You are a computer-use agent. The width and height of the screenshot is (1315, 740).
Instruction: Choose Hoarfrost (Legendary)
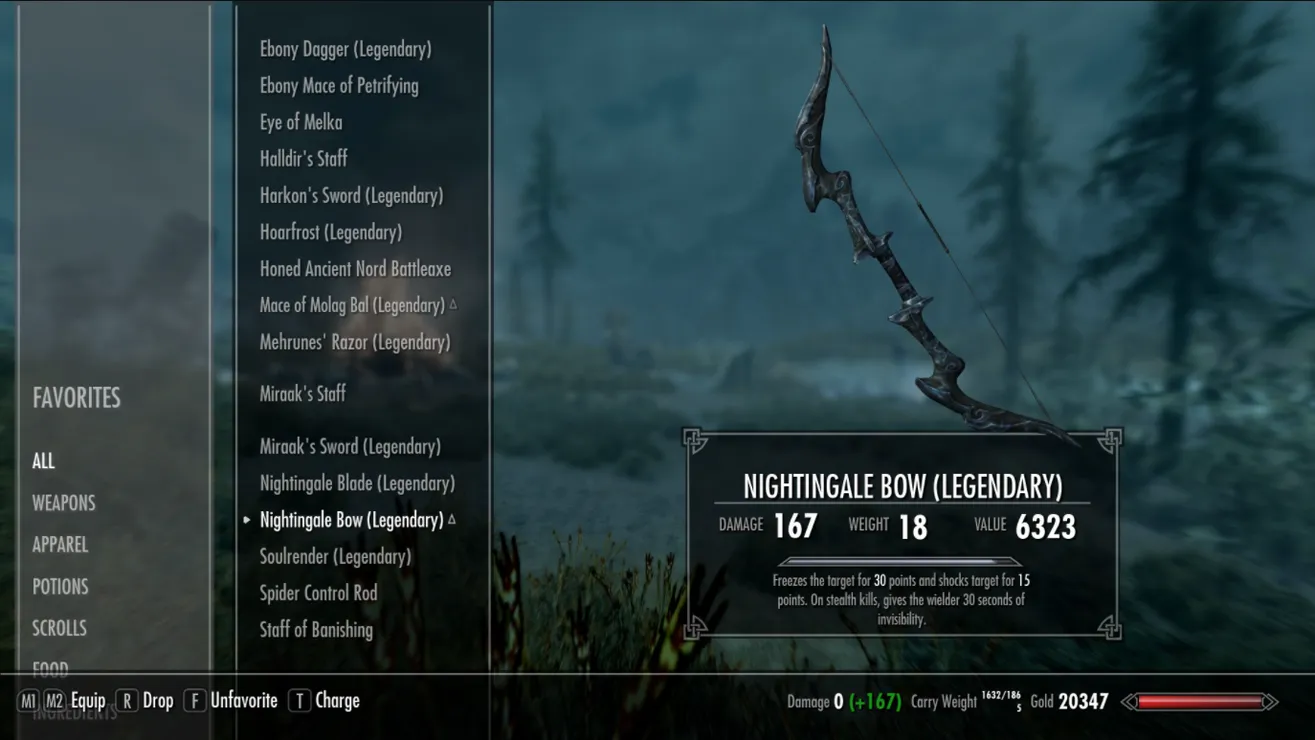pyautogui.click(x=331, y=232)
